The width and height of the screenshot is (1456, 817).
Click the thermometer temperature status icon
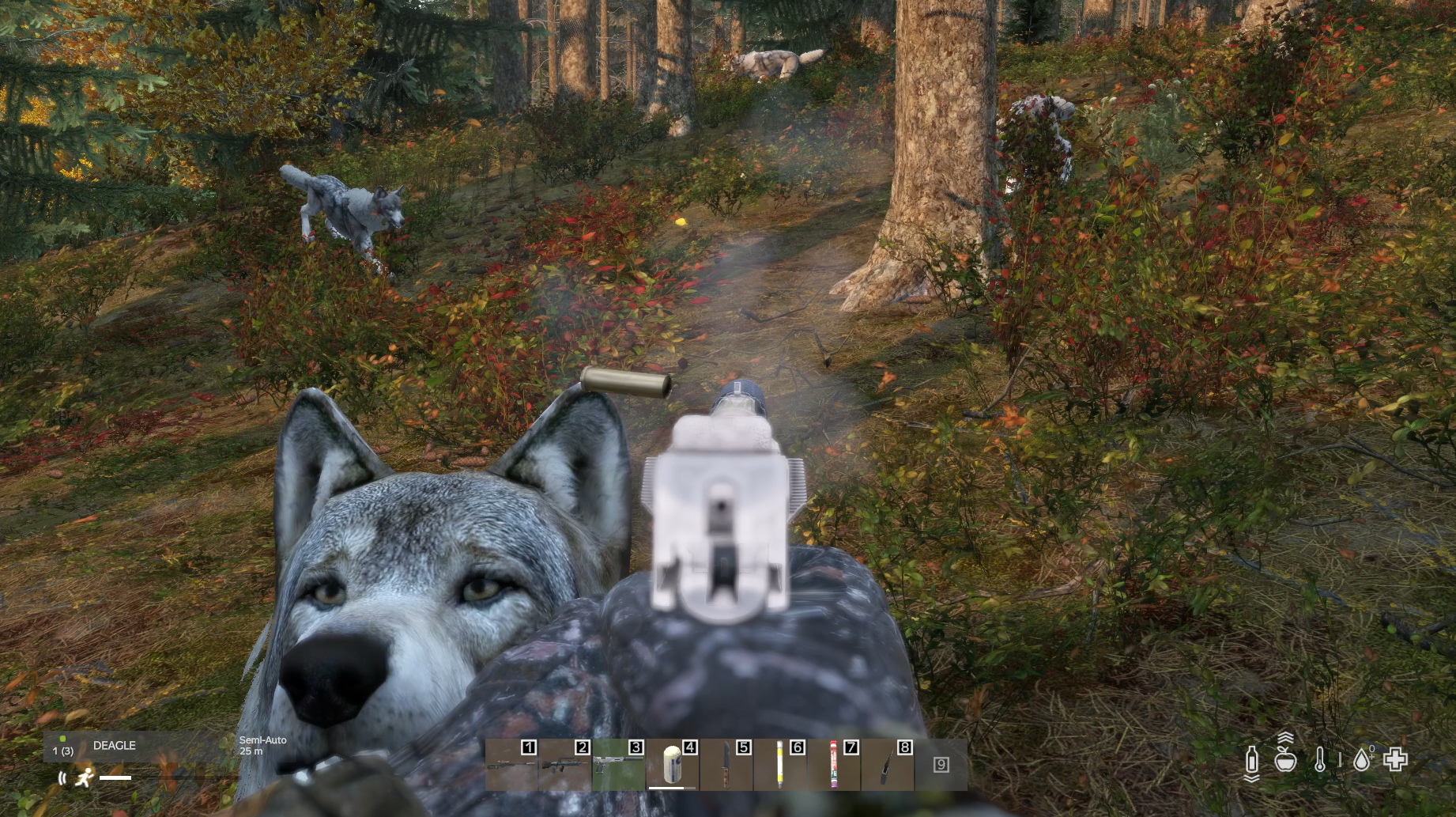pyautogui.click(x=1320, y=760)
